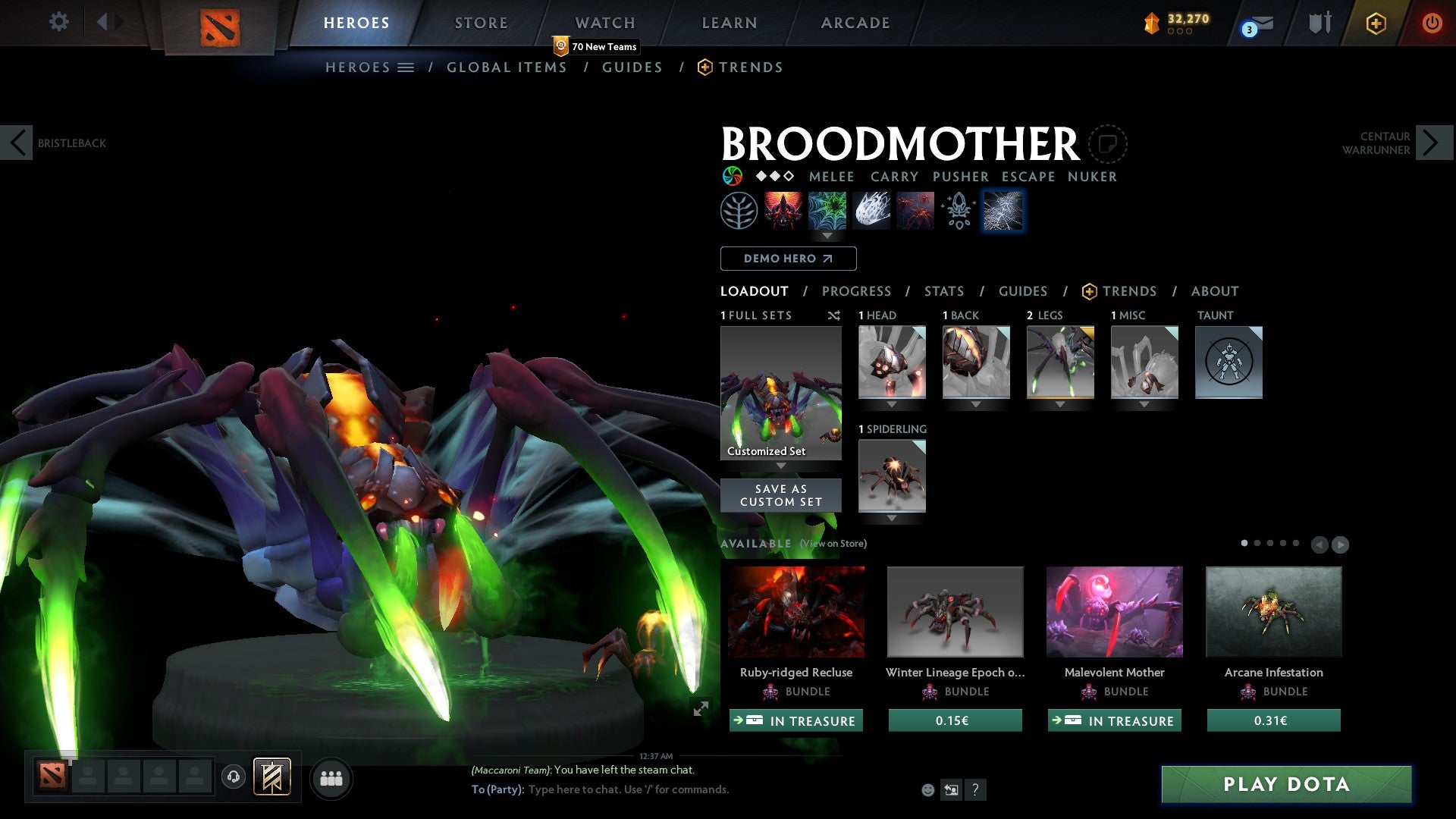
Task: Click the chat help question mark toggle
Action: pyautogui.click(x=975, y=789)
